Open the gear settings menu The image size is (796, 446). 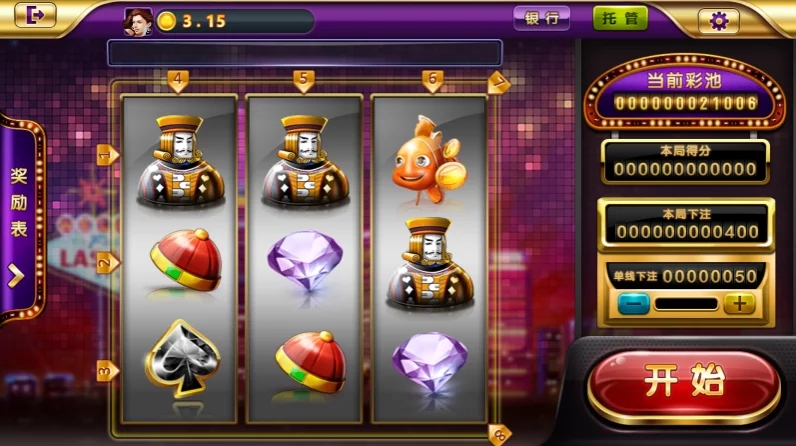(718, 20)
